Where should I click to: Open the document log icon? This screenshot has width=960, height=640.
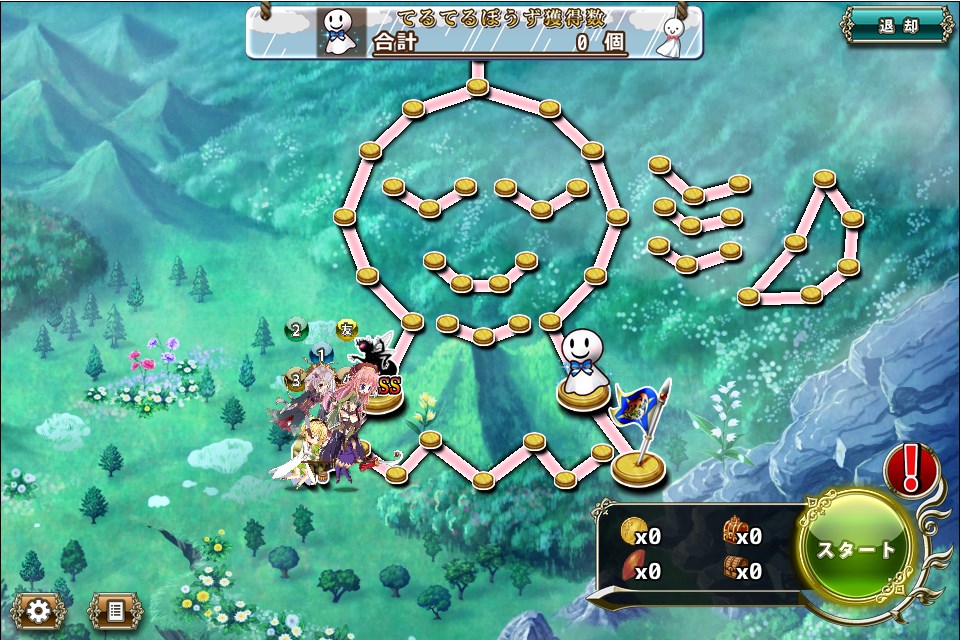point(115,610)
